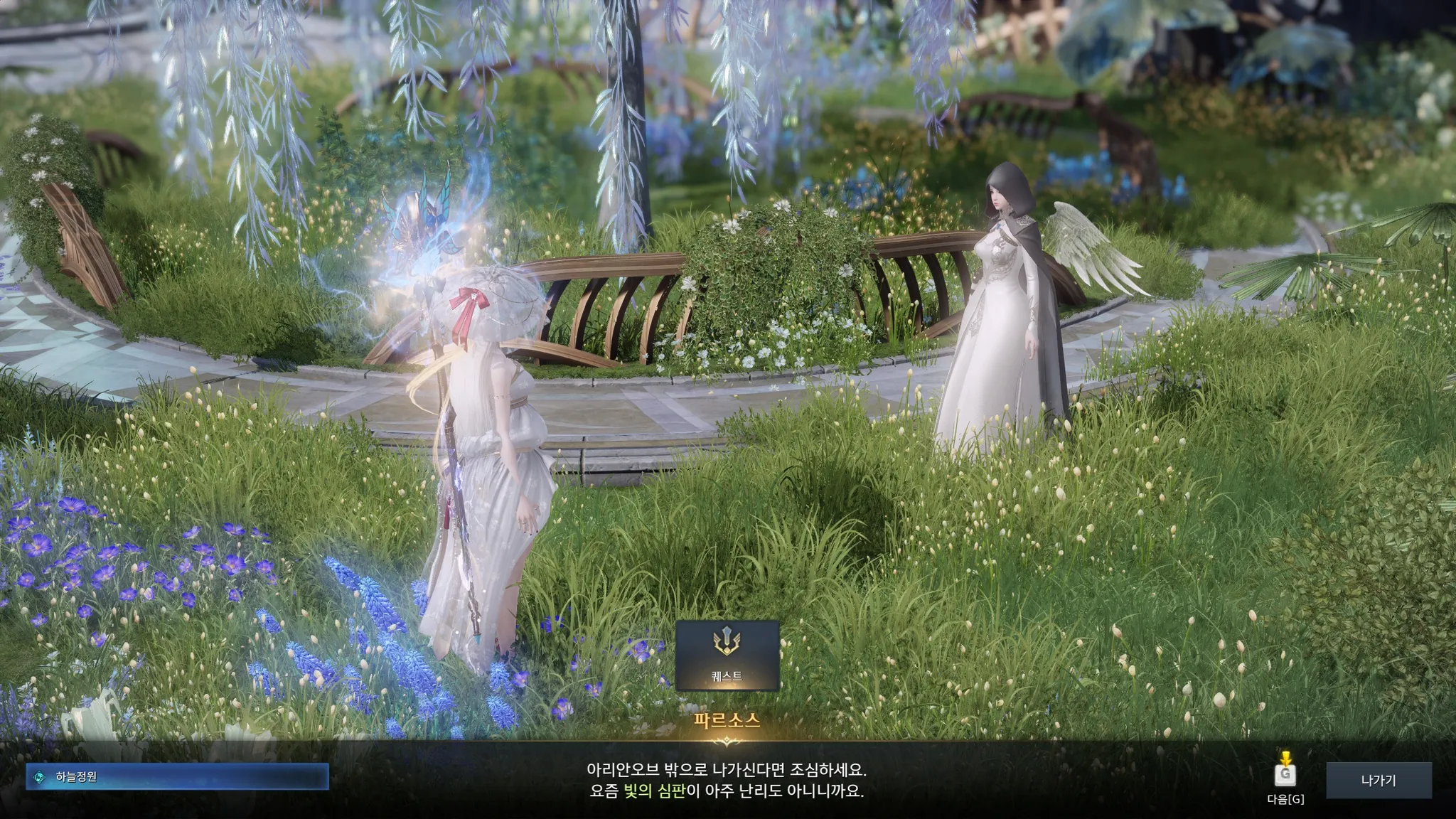Leave the conversation with 나가기
This screenshot has width=1456, height=819.
coord(1379,781)
